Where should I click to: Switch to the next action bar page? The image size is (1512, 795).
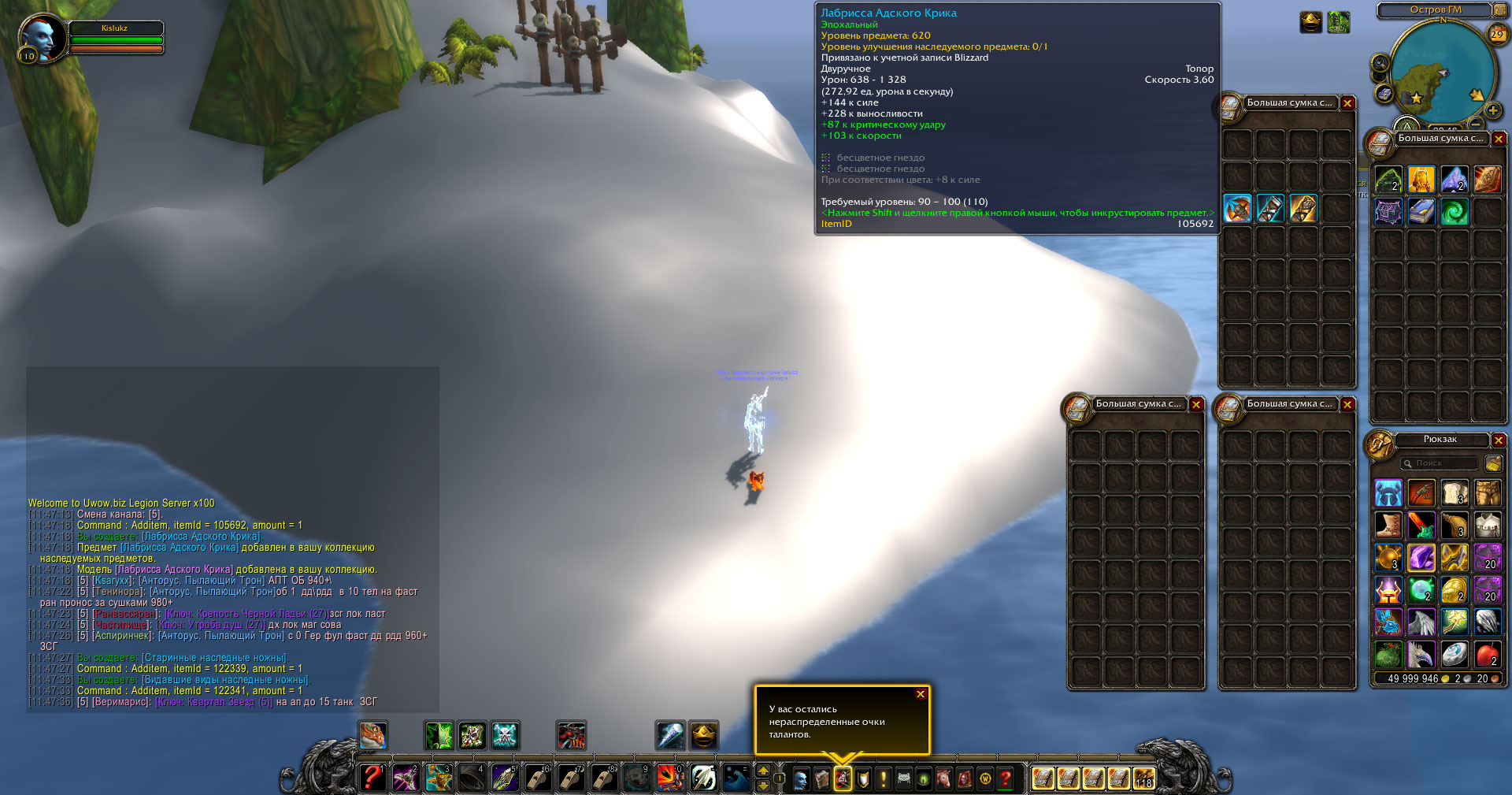(762, 771)
